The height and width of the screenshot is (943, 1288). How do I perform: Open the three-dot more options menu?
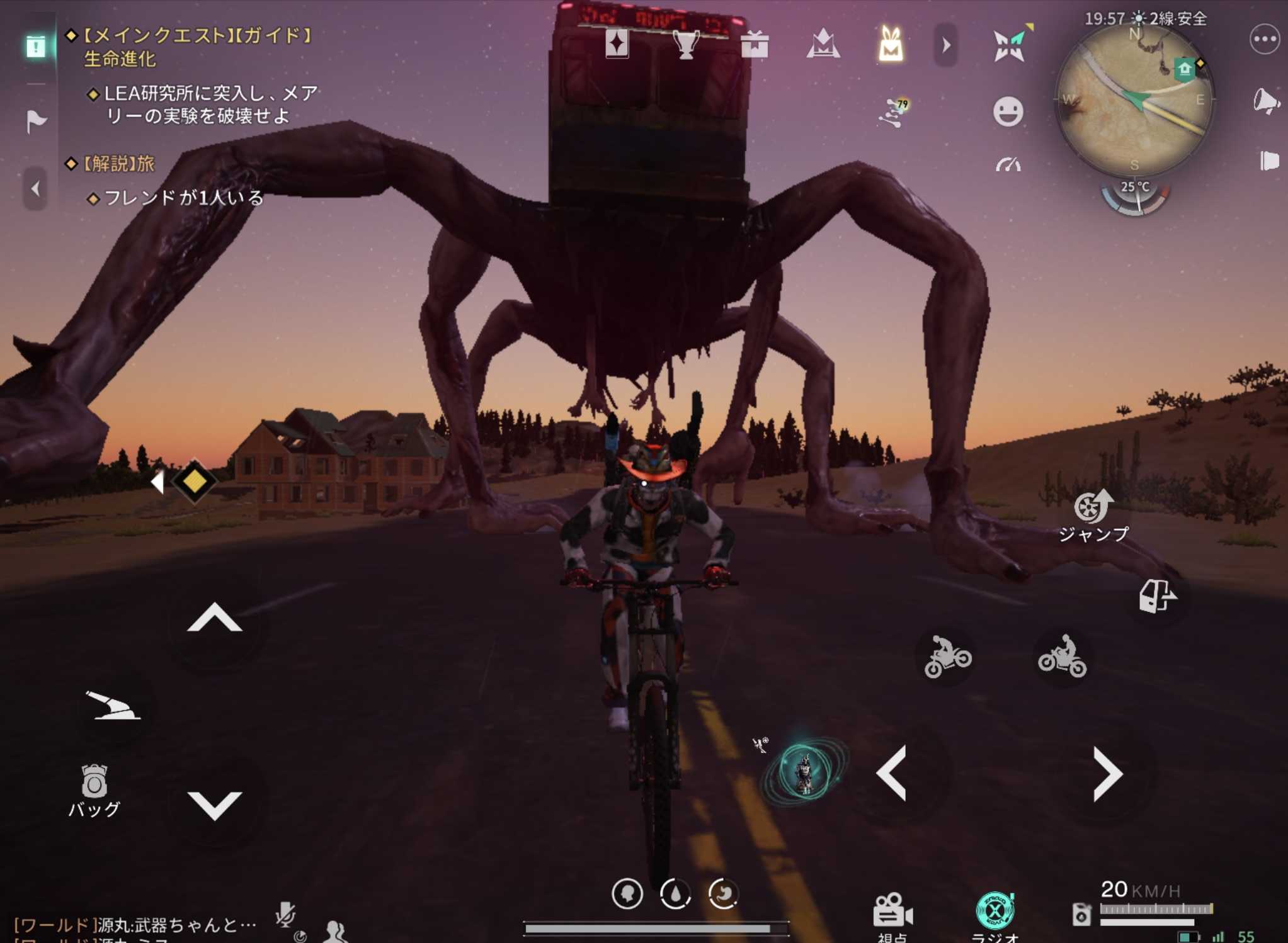click(x=1264, y=39)
